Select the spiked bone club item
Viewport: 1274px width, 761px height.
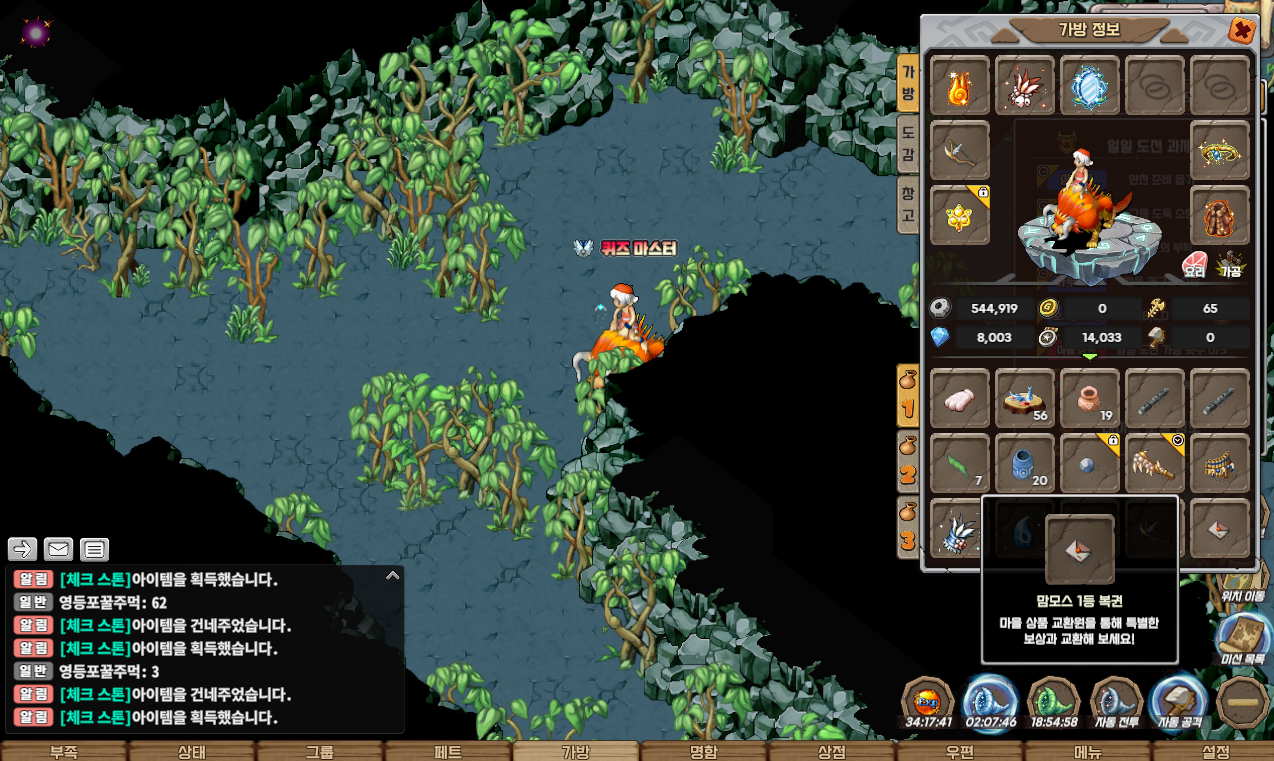pos(1154,463)
